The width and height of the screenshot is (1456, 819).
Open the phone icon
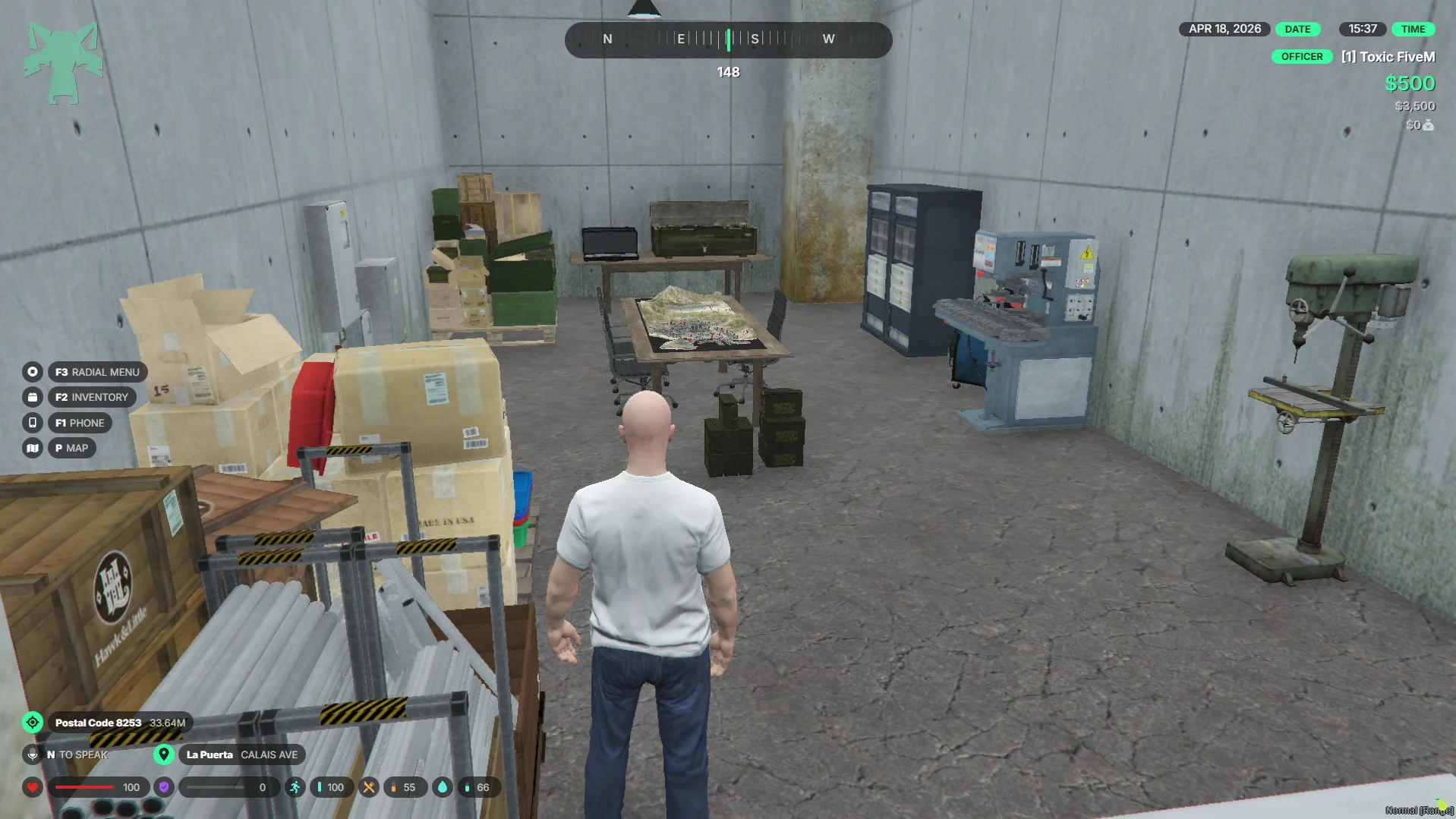[32, 423]
